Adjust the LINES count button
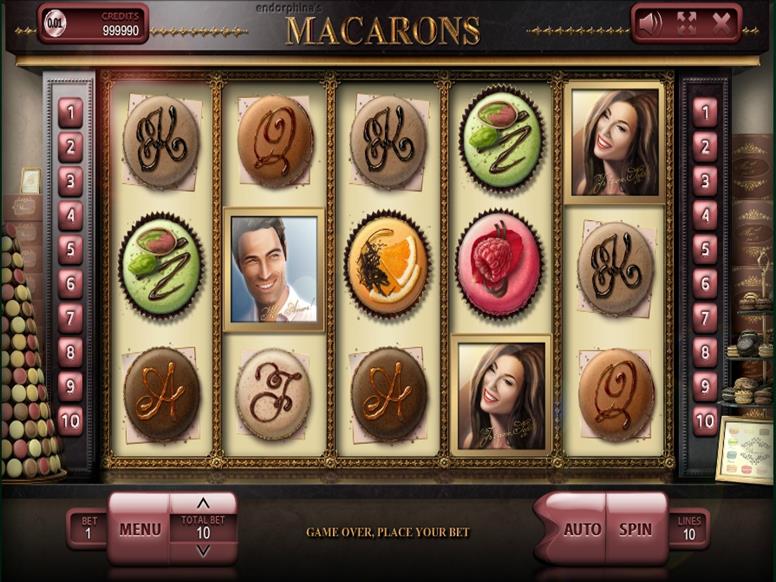The height and width of the screenshot is (582, 776). pyautogui.click(x=689, y=528)
